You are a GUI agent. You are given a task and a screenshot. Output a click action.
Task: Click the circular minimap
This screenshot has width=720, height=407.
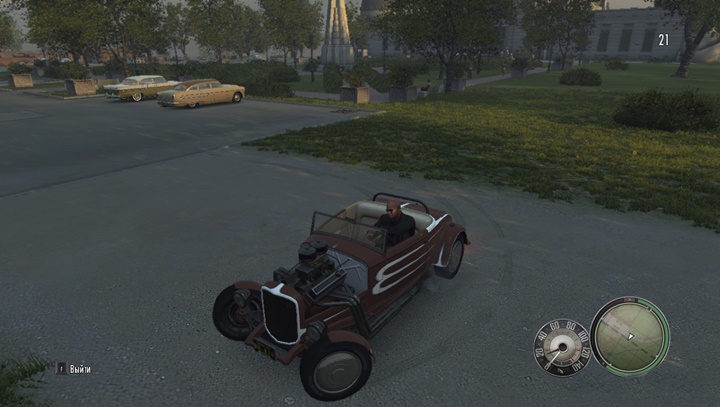(x=629, y=336)
